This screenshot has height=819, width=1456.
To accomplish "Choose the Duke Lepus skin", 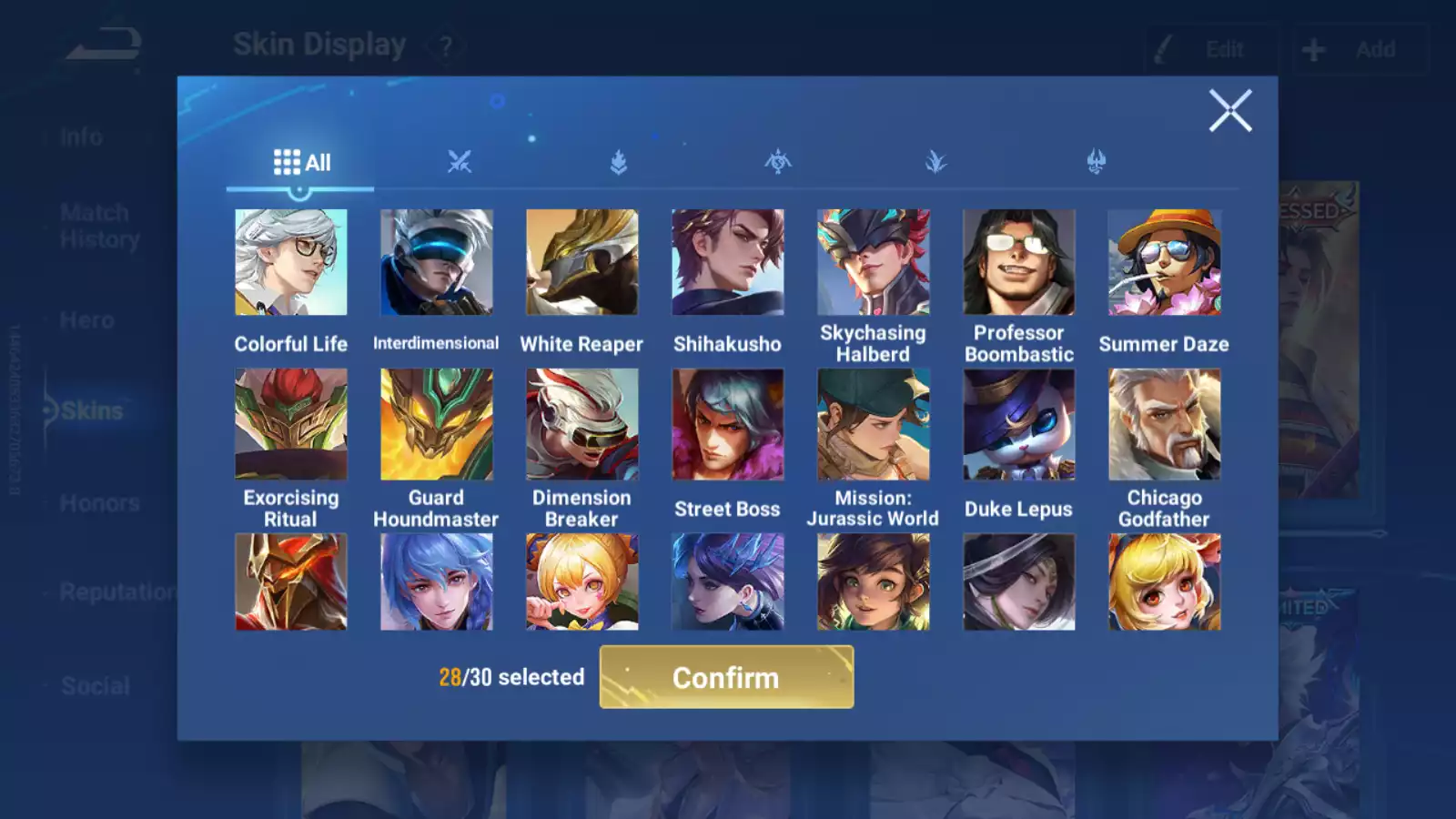I will tap(1019, 424).
